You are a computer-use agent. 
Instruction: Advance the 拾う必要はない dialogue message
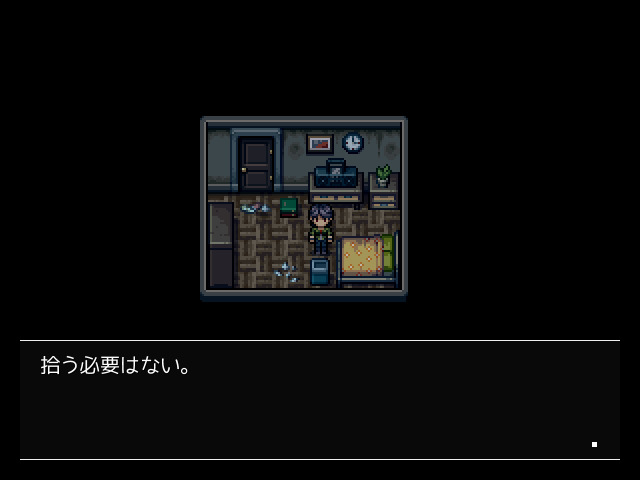pyautogui.click(x=319, y=400)
